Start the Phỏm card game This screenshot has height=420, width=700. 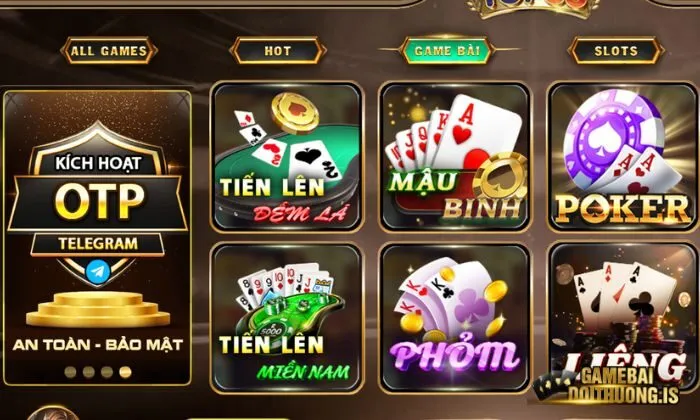coord(454,318)
